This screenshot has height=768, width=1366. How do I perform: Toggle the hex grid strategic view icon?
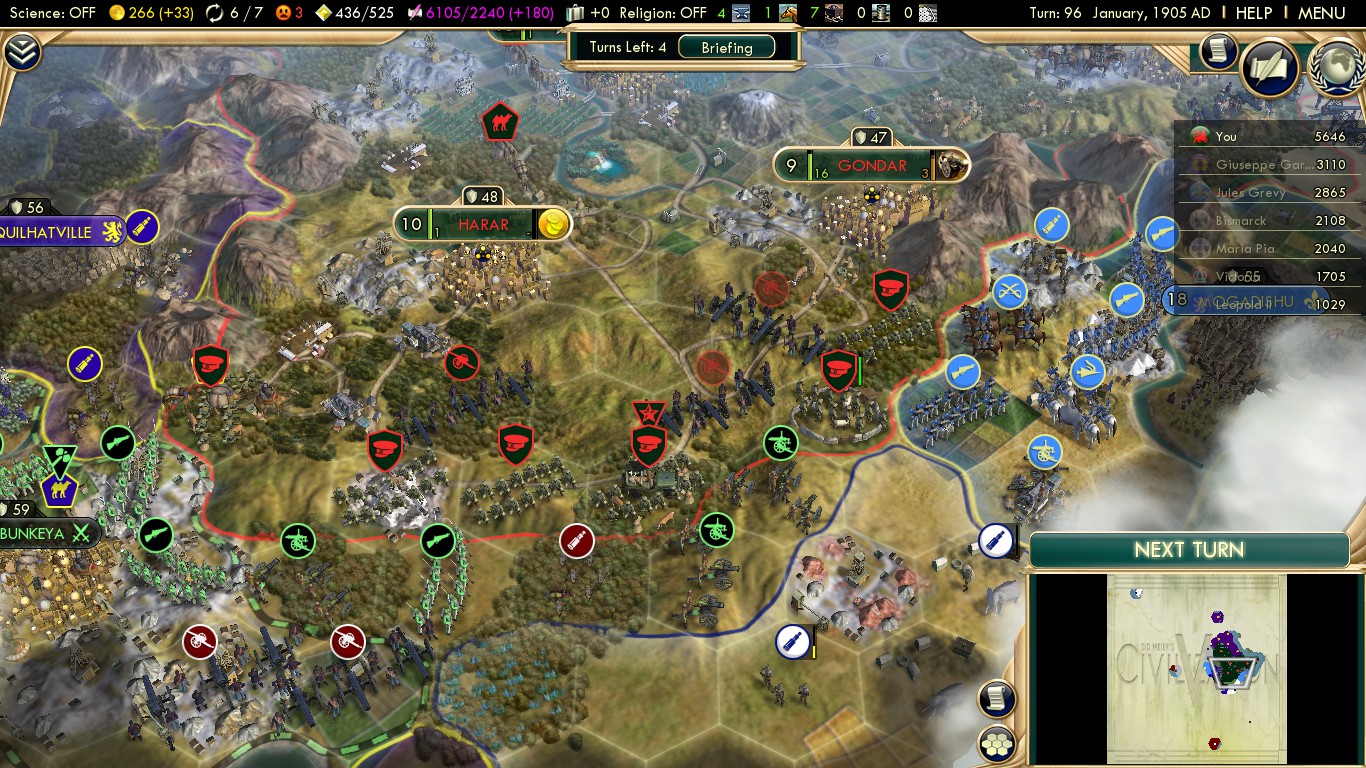(996, 744)
